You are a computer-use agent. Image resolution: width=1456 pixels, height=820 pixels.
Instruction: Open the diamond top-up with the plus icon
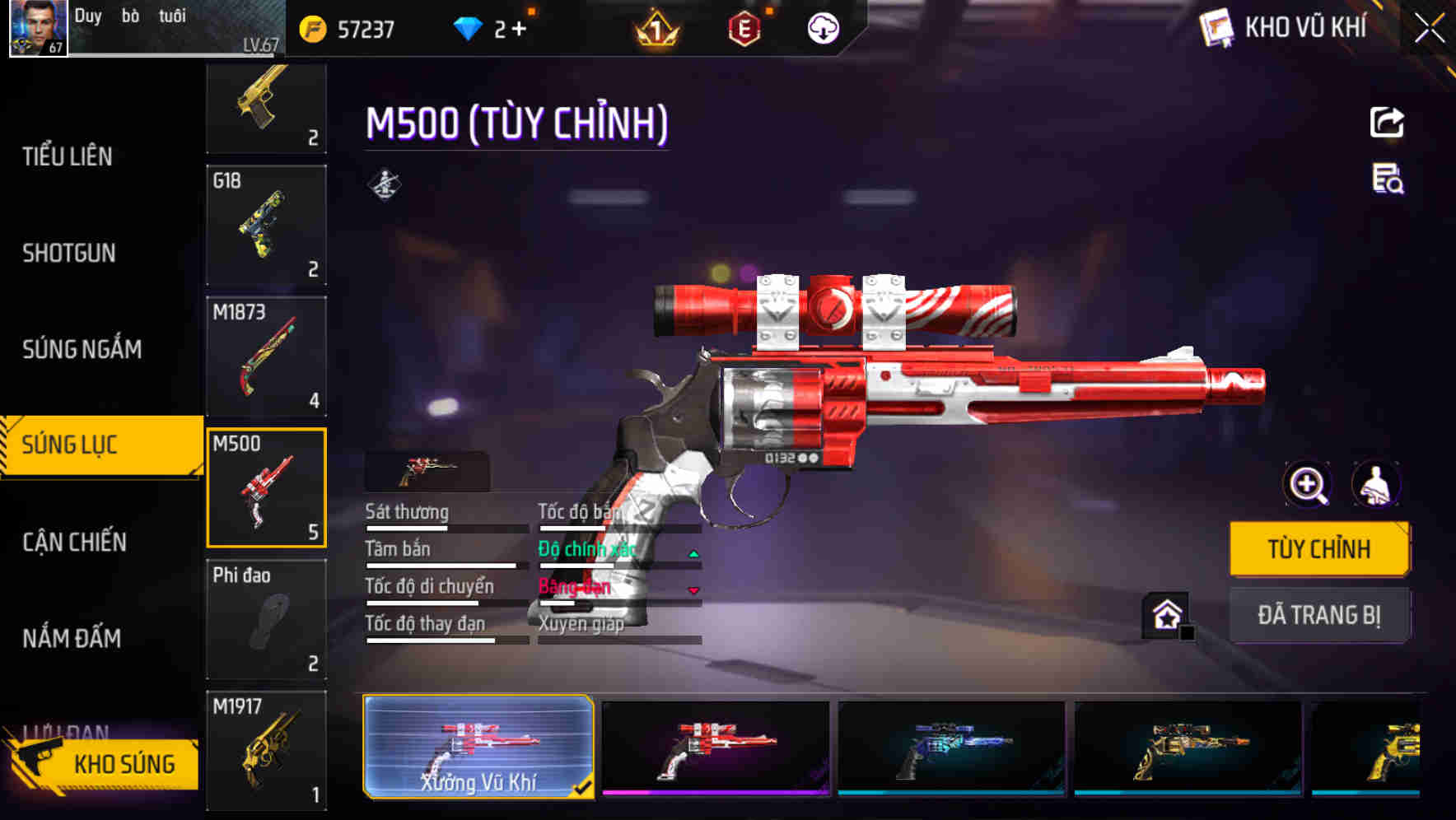pyautogui.click(x=519, y=27)
